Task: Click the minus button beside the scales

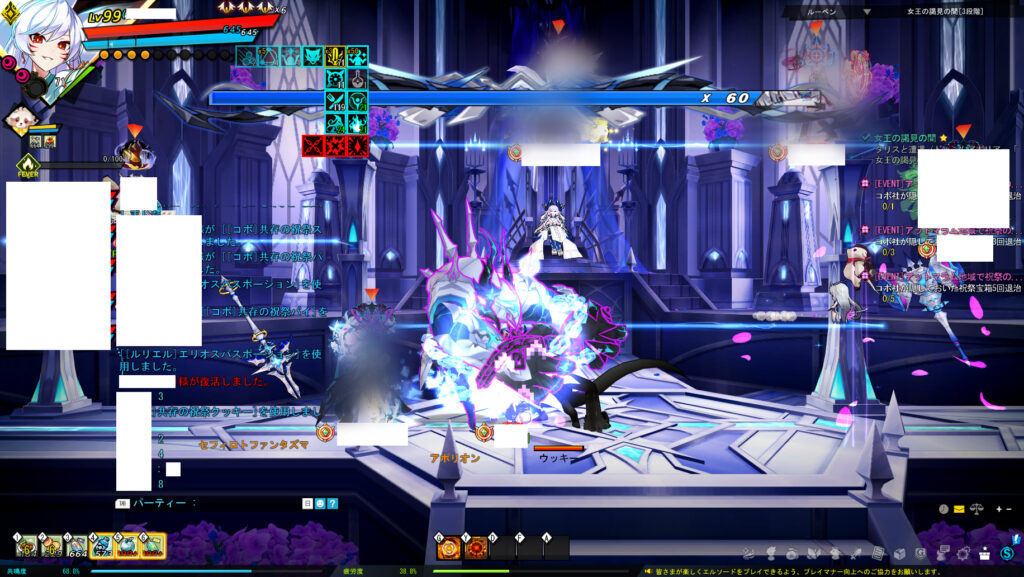Action: pos(1008,509)
